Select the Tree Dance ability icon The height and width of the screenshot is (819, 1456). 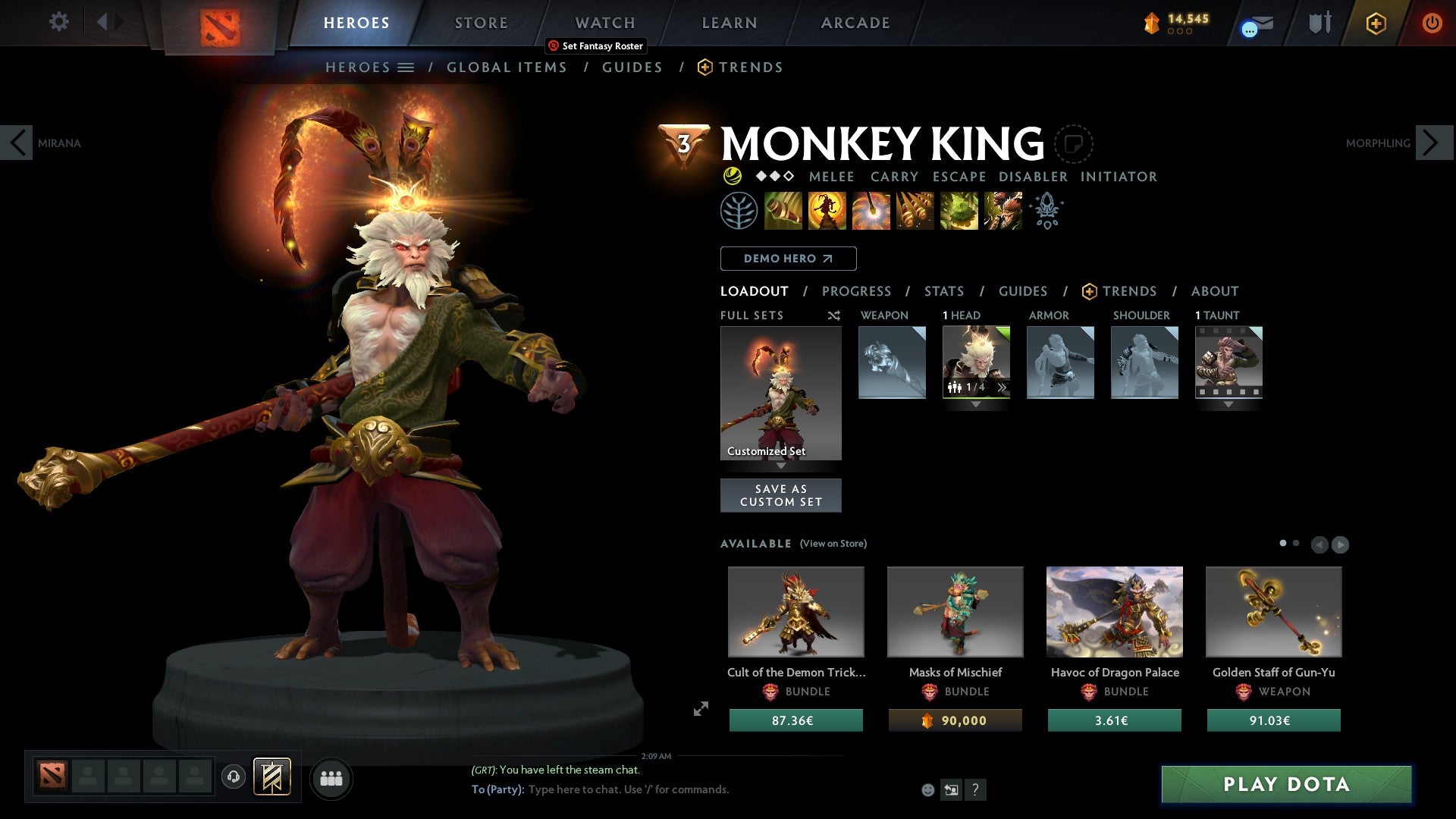pos(826,211)
